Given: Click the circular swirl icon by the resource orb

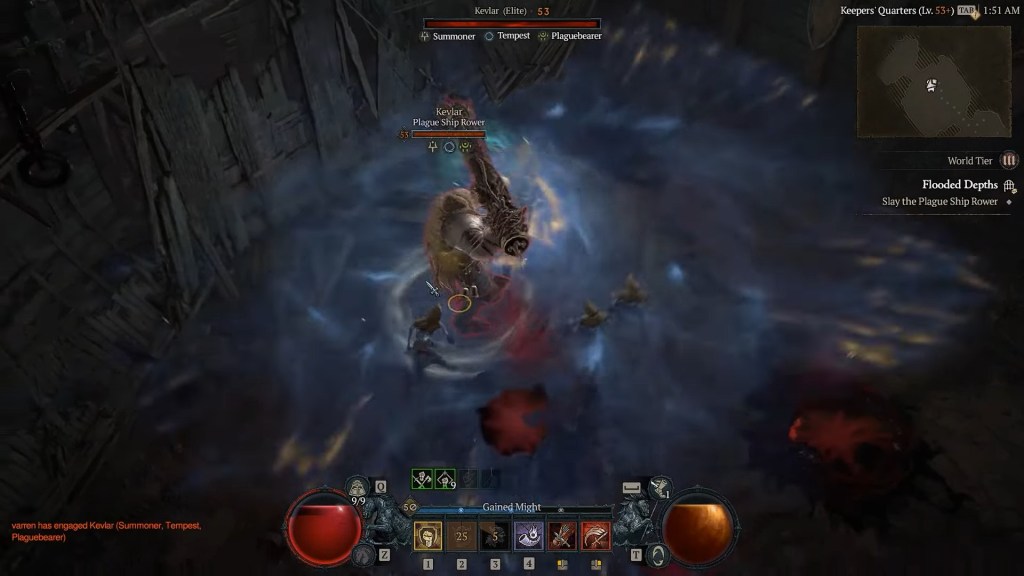Looking at the screenshot, I should click(656, 554).
